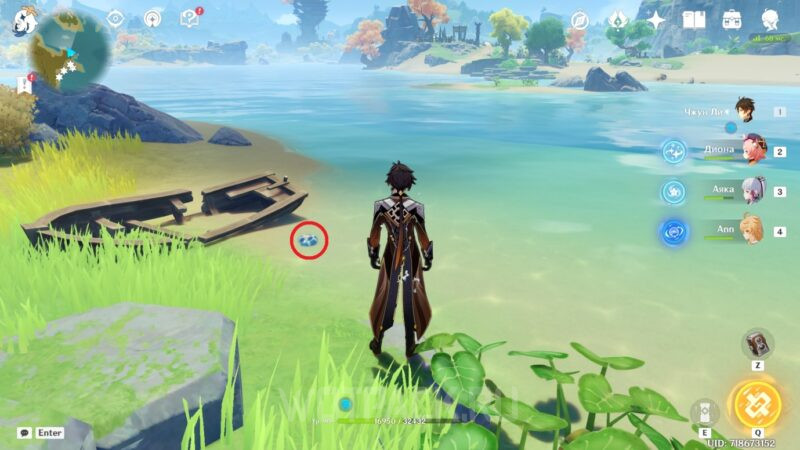The image size is (800, 450).
Task: Activate the golden elemental burst ability
Action: pyautogui.click(x=757, y=404)
